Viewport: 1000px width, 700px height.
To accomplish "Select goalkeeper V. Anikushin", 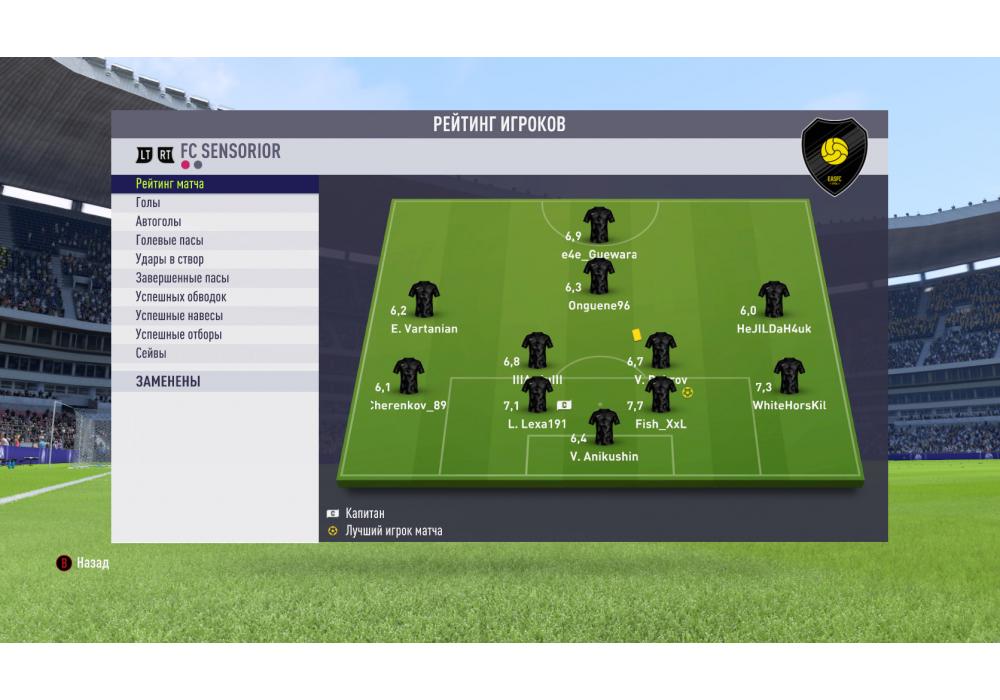I will (x=603, y=428).
